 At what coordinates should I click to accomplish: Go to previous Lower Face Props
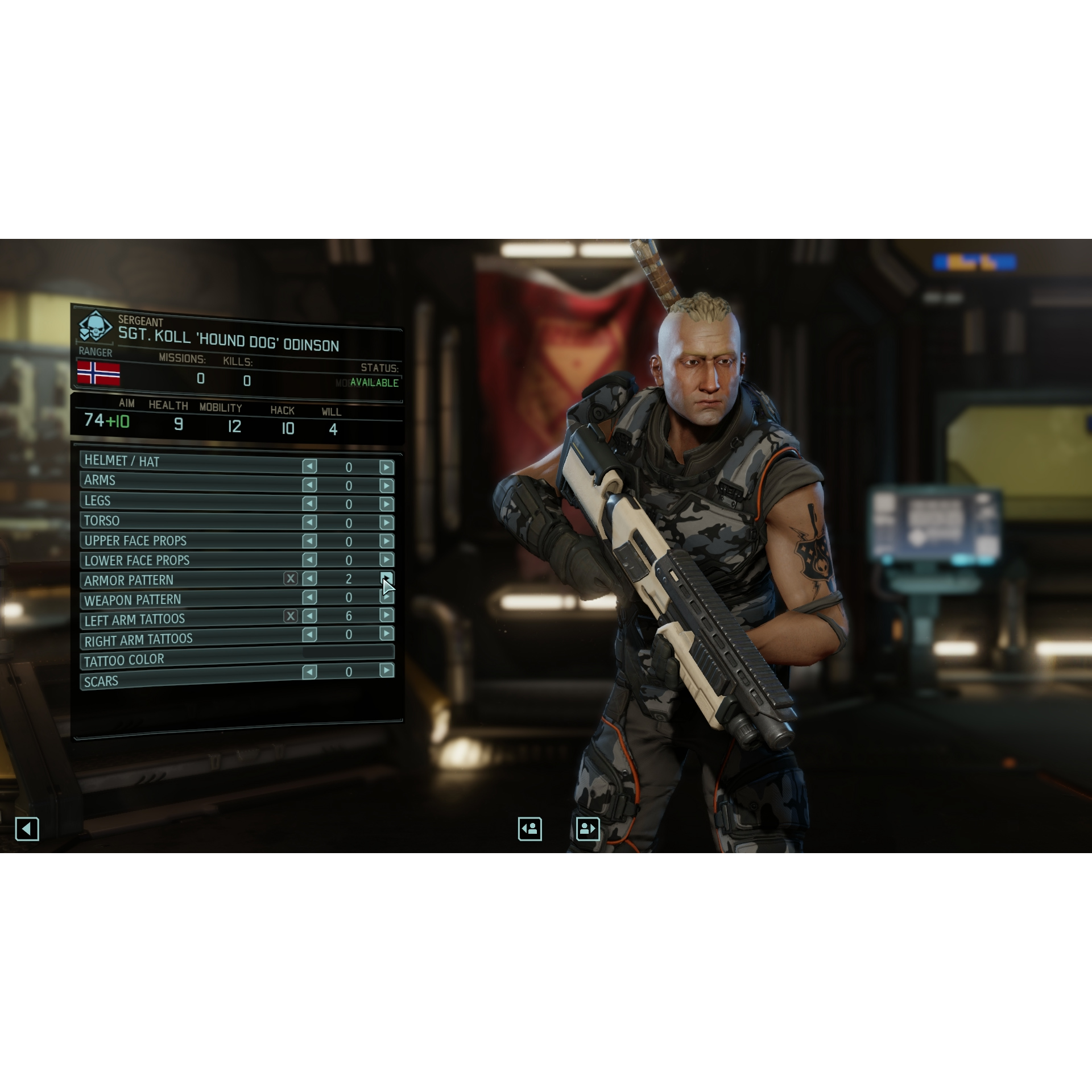coord(309,560)
